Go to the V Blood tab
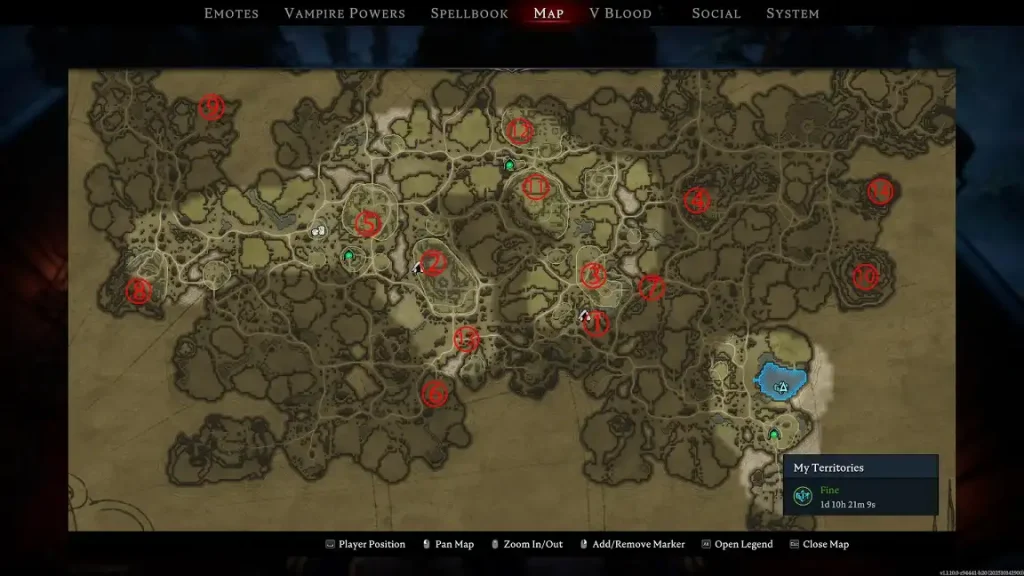 click(620, 13)
